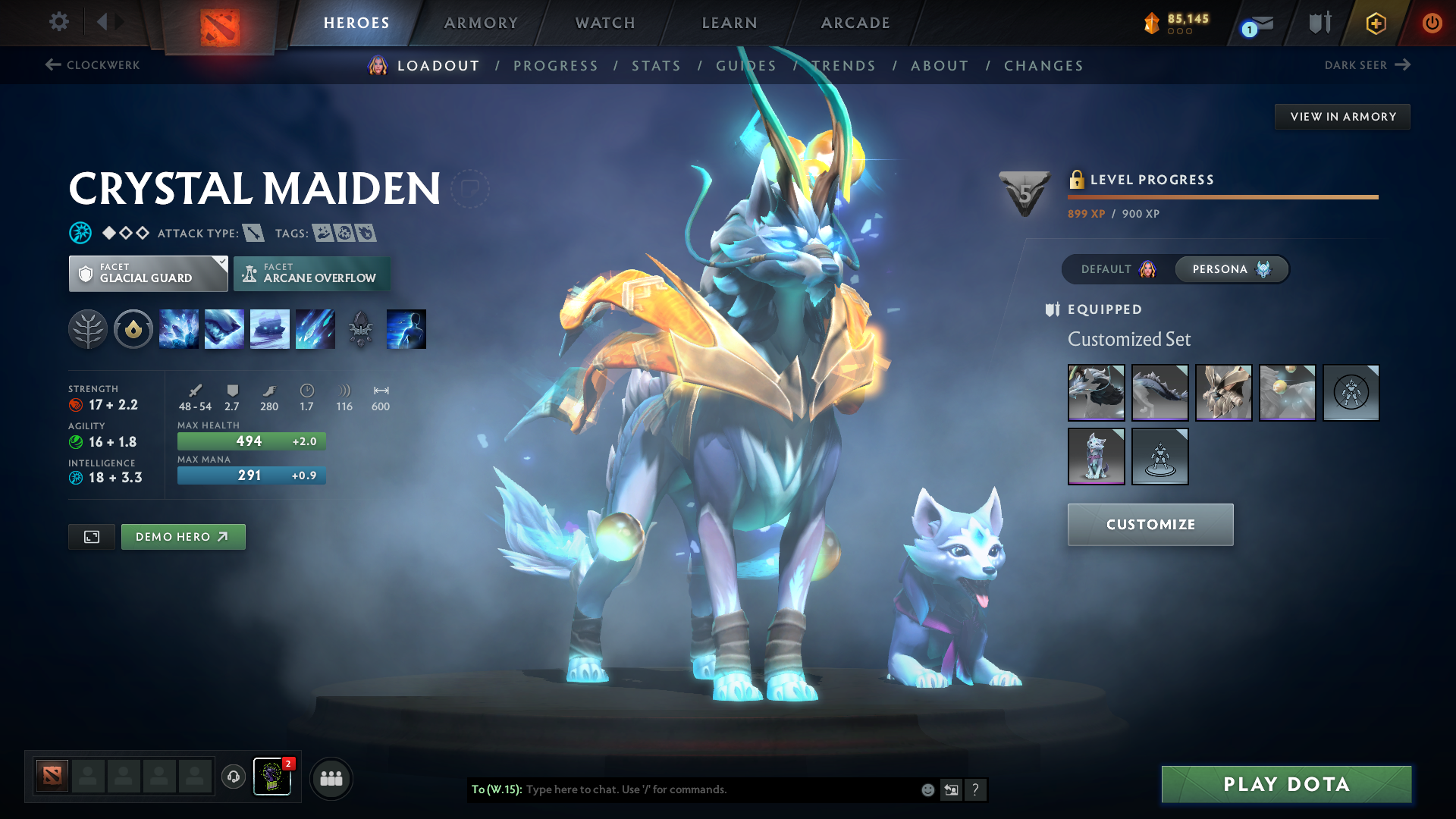Click the power button to exit
Screen dimensions: 1456x819
tap(1432, 23)
